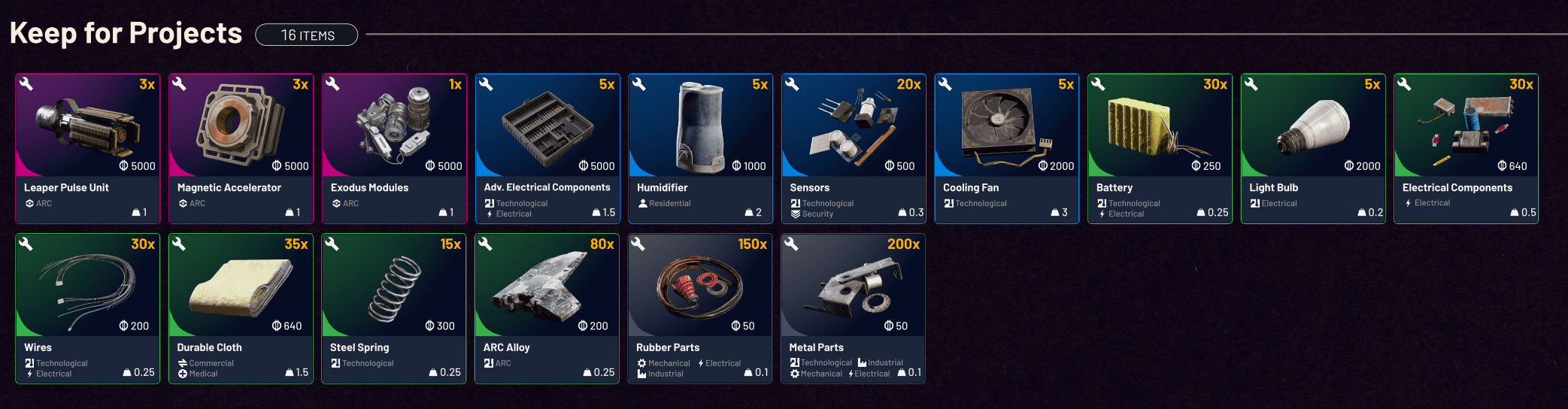Open the Sensors item card
Viewport: 1568px width, 409px height.
tap(854, 148)
